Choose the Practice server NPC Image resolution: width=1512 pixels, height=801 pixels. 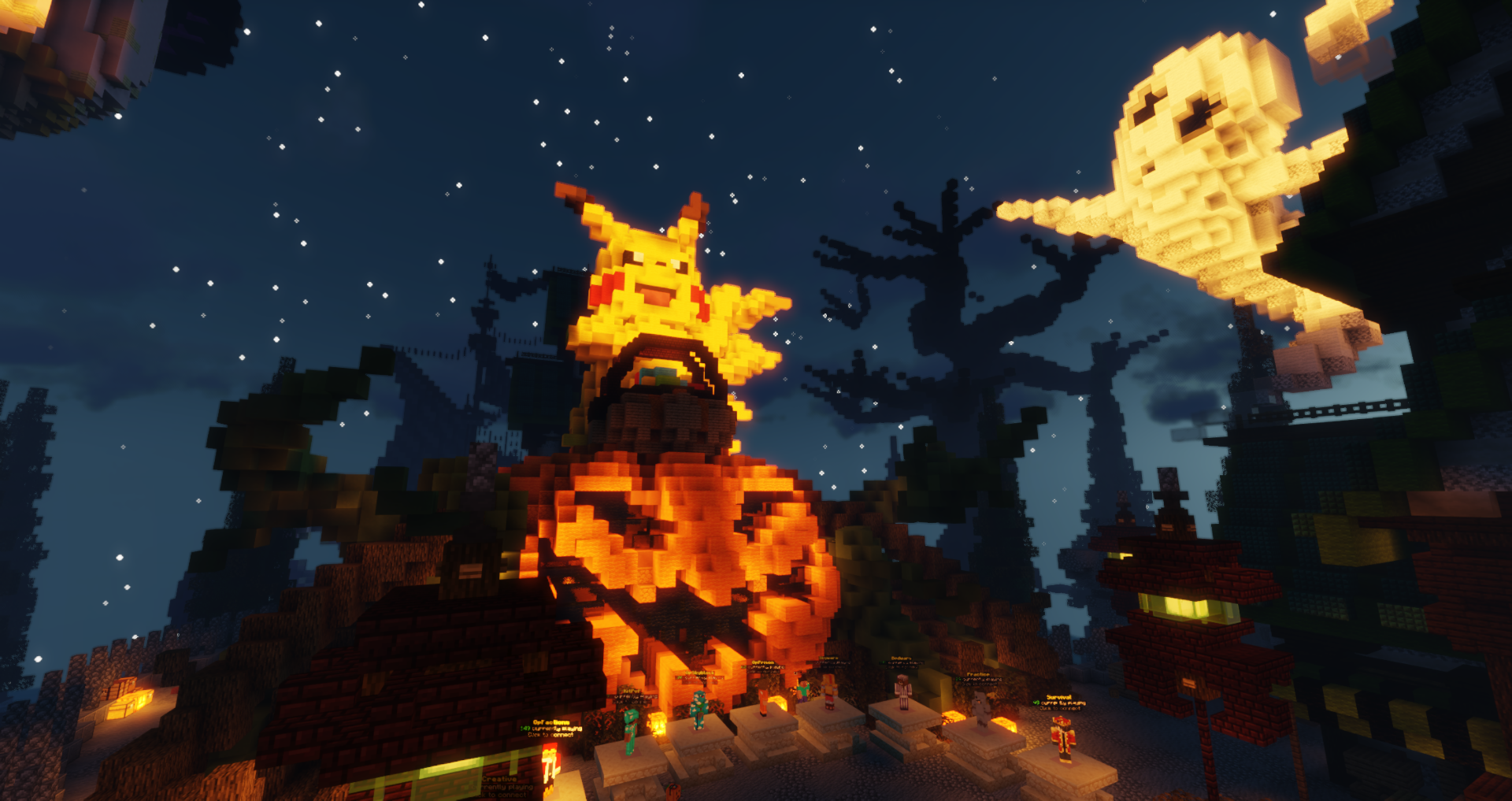(x=981, y=707)
